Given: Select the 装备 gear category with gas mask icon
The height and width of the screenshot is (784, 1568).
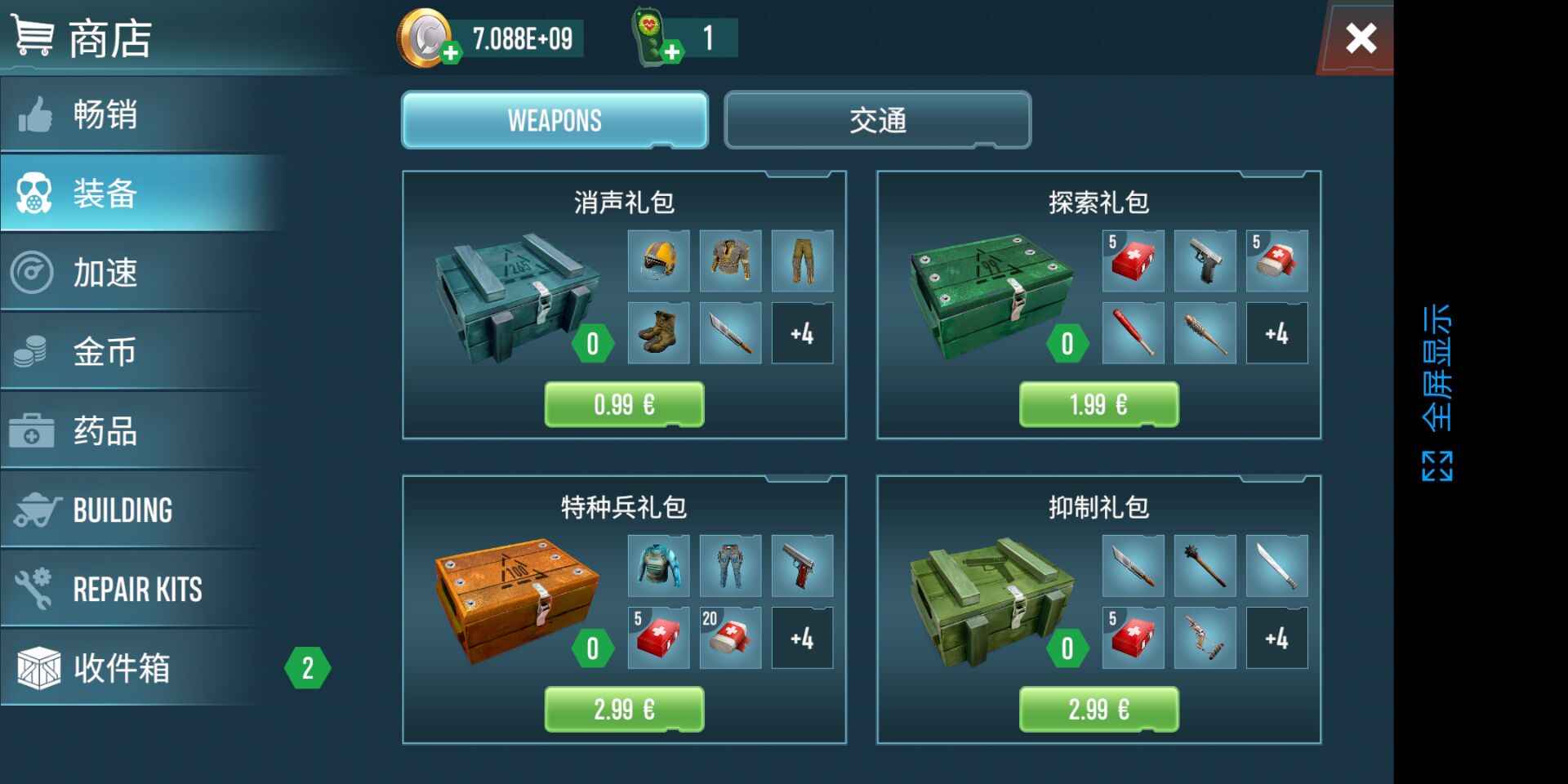Looking at the screenshot, I should pyautogui.click(x=105, y=194).
